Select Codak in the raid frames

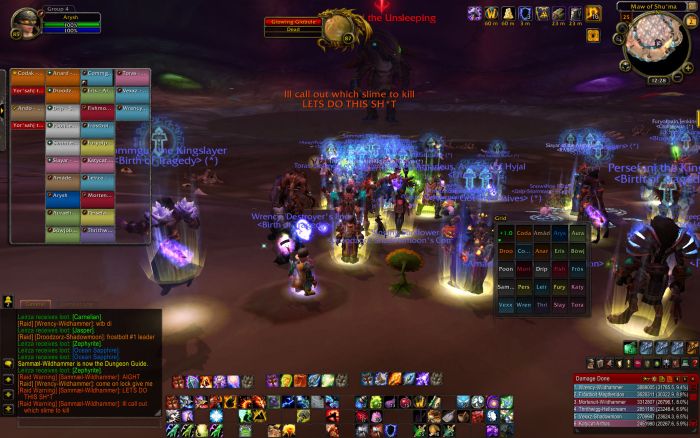click(26, 74)
